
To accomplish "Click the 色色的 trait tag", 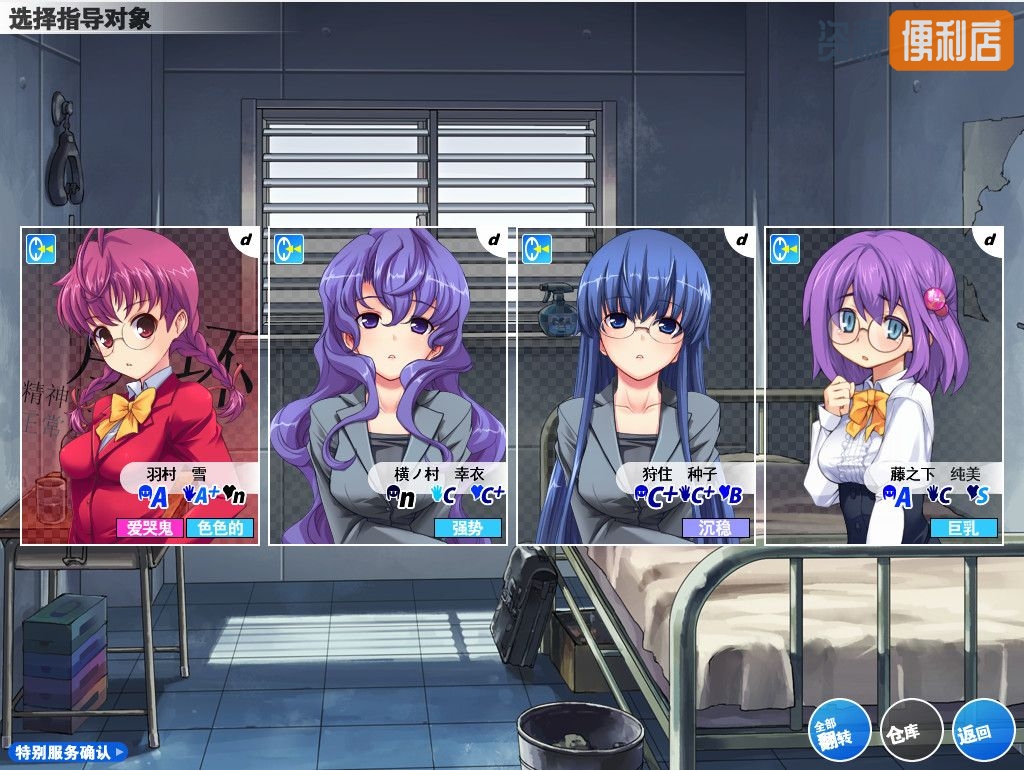I will (x=220, y=528).
